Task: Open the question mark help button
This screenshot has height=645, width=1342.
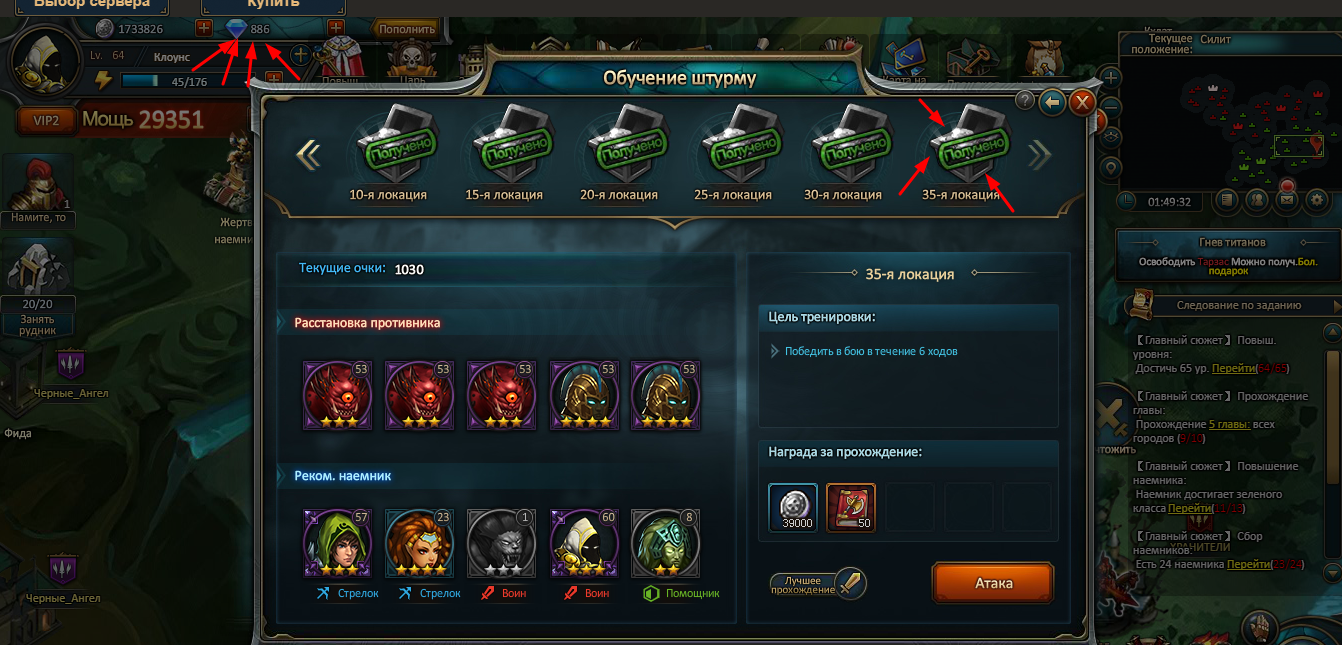Action: point(1024,100)
